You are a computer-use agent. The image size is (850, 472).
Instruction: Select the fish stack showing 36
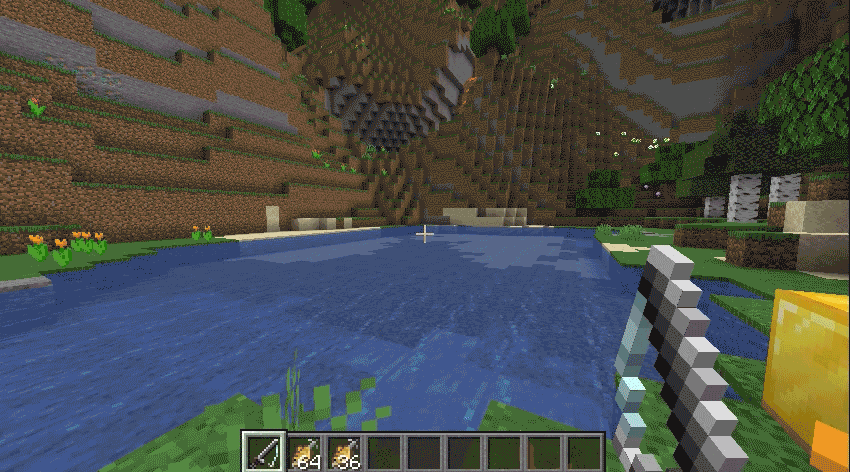pos(344,453)
